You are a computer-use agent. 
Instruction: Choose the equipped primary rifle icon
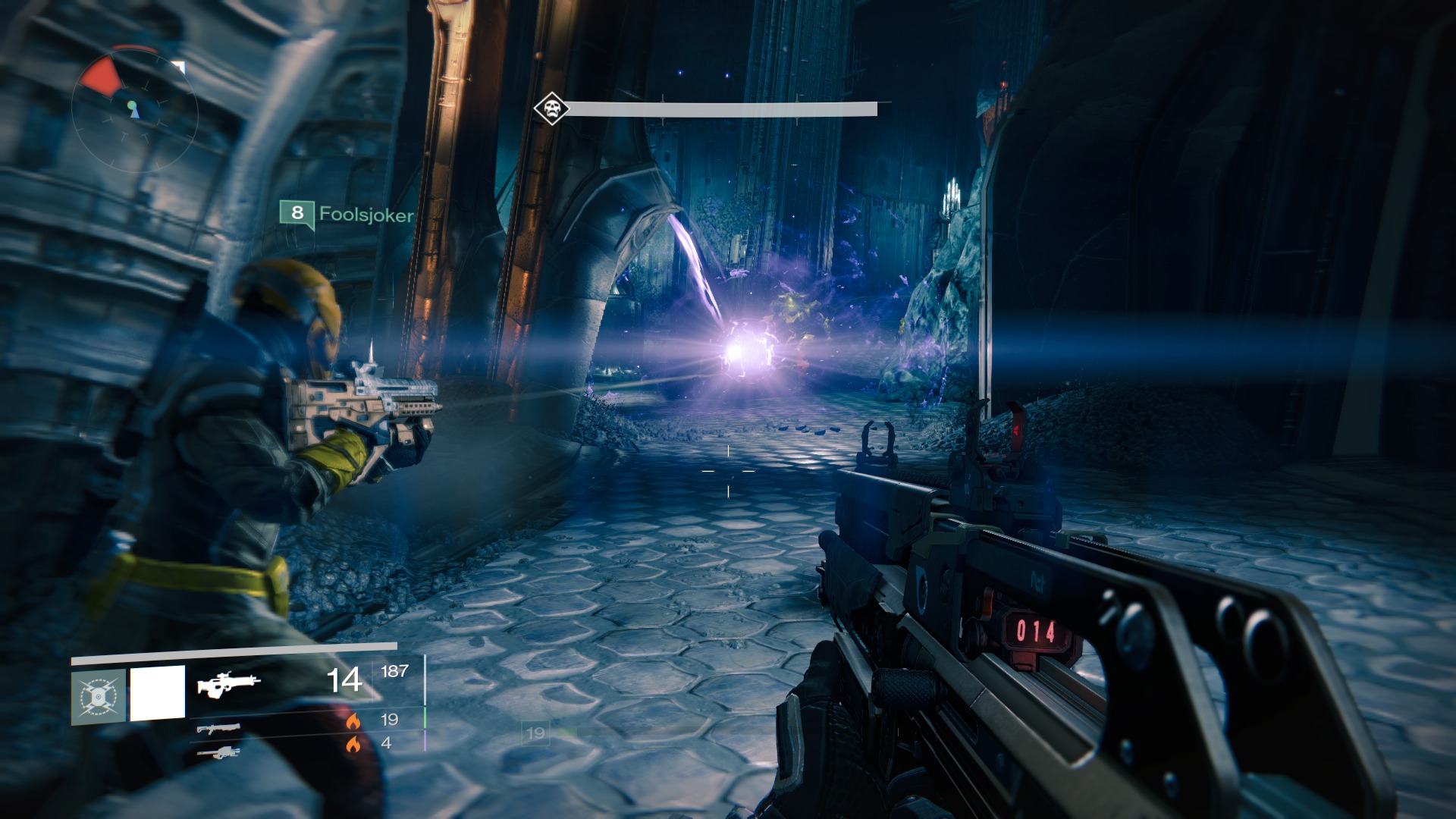tap(228, 683)
